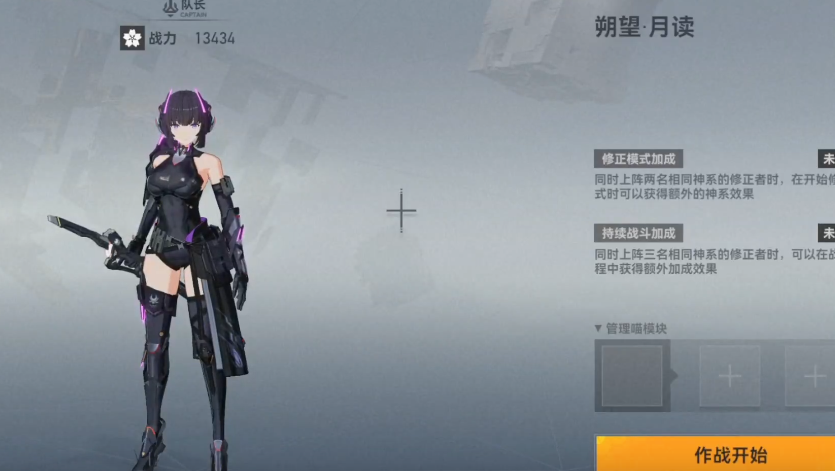Start the battle with 作战开始 button
Image resolution: width=835 pixels, height=471 pixels.
(x=730, y=455)
